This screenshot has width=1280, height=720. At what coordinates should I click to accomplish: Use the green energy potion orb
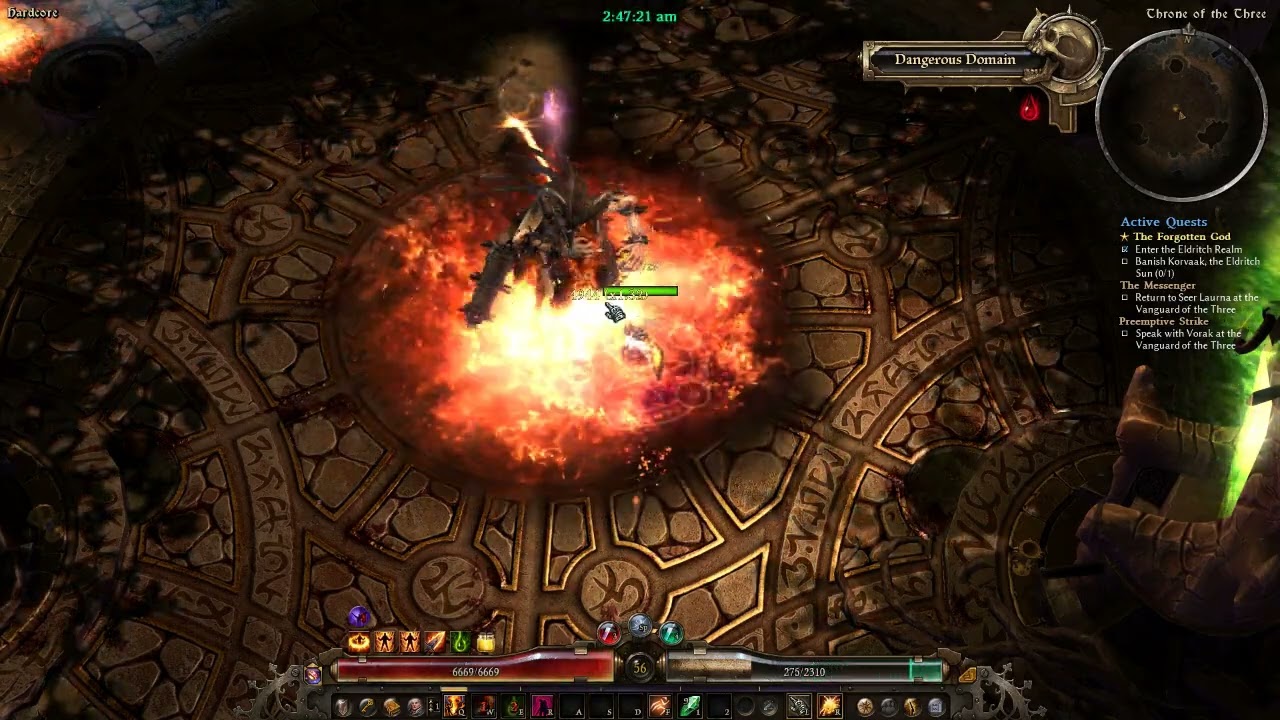pos(671,633)
